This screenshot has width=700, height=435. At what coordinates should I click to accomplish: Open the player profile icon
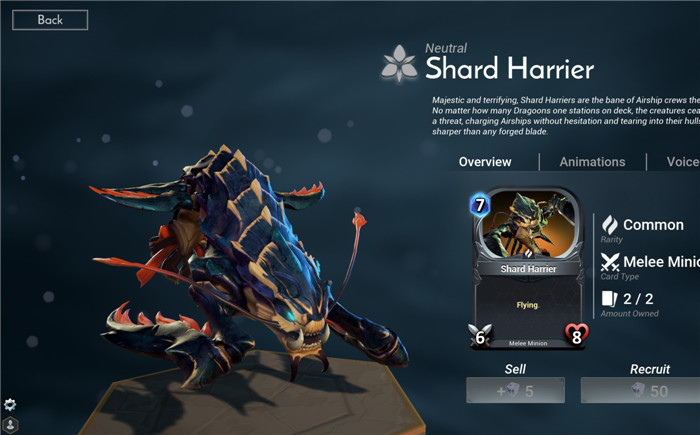pos(10,425)
